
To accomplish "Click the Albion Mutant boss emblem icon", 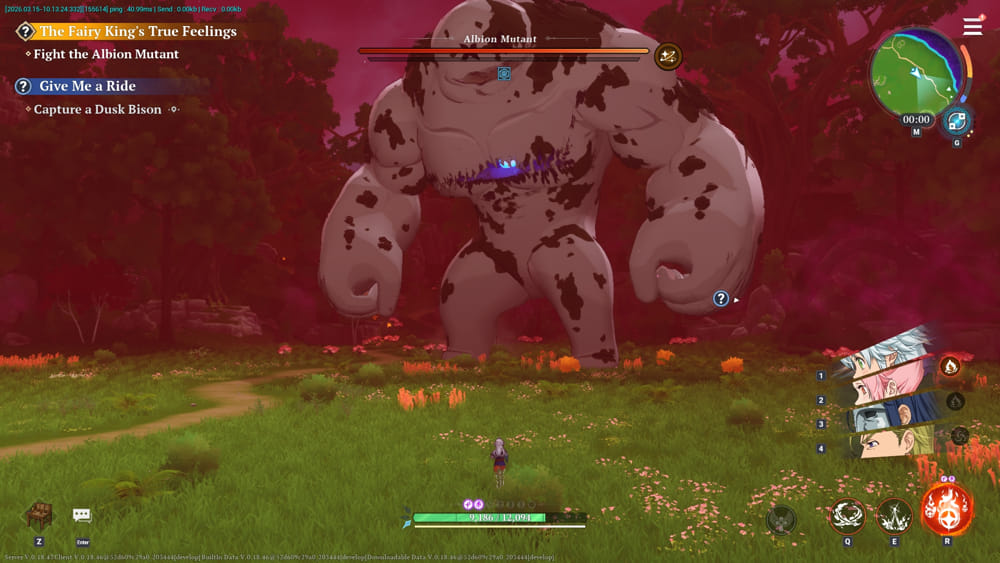I will 668,56.
